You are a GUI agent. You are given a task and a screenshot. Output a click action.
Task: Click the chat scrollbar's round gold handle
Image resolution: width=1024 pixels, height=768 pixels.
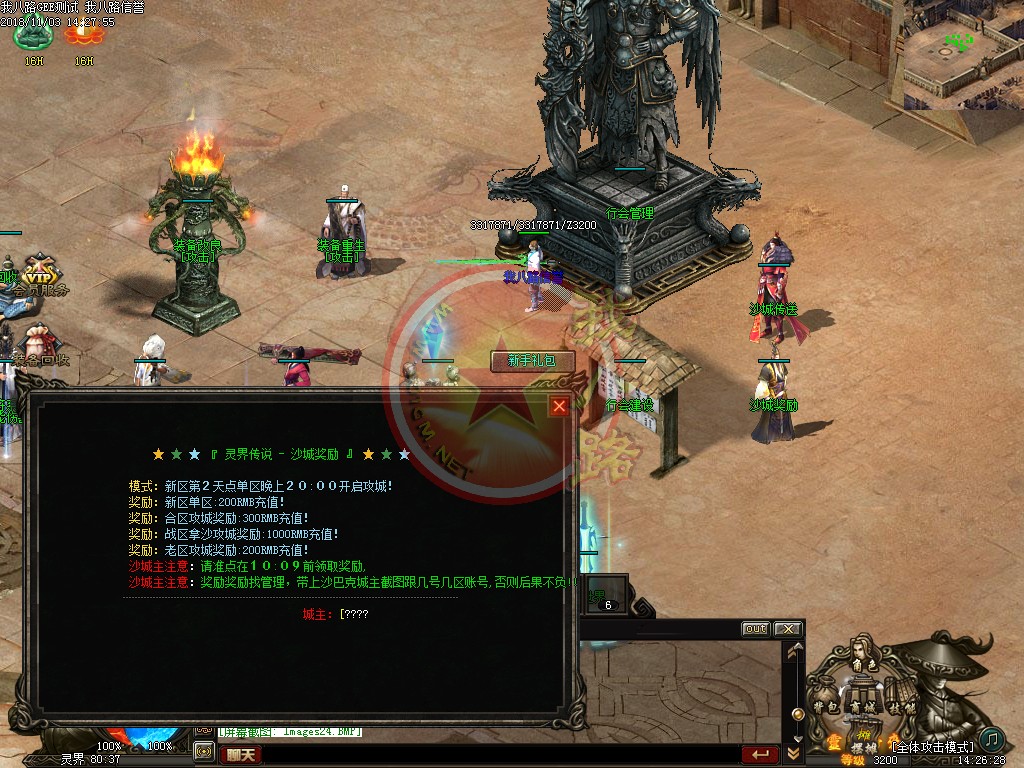(797, 714)
